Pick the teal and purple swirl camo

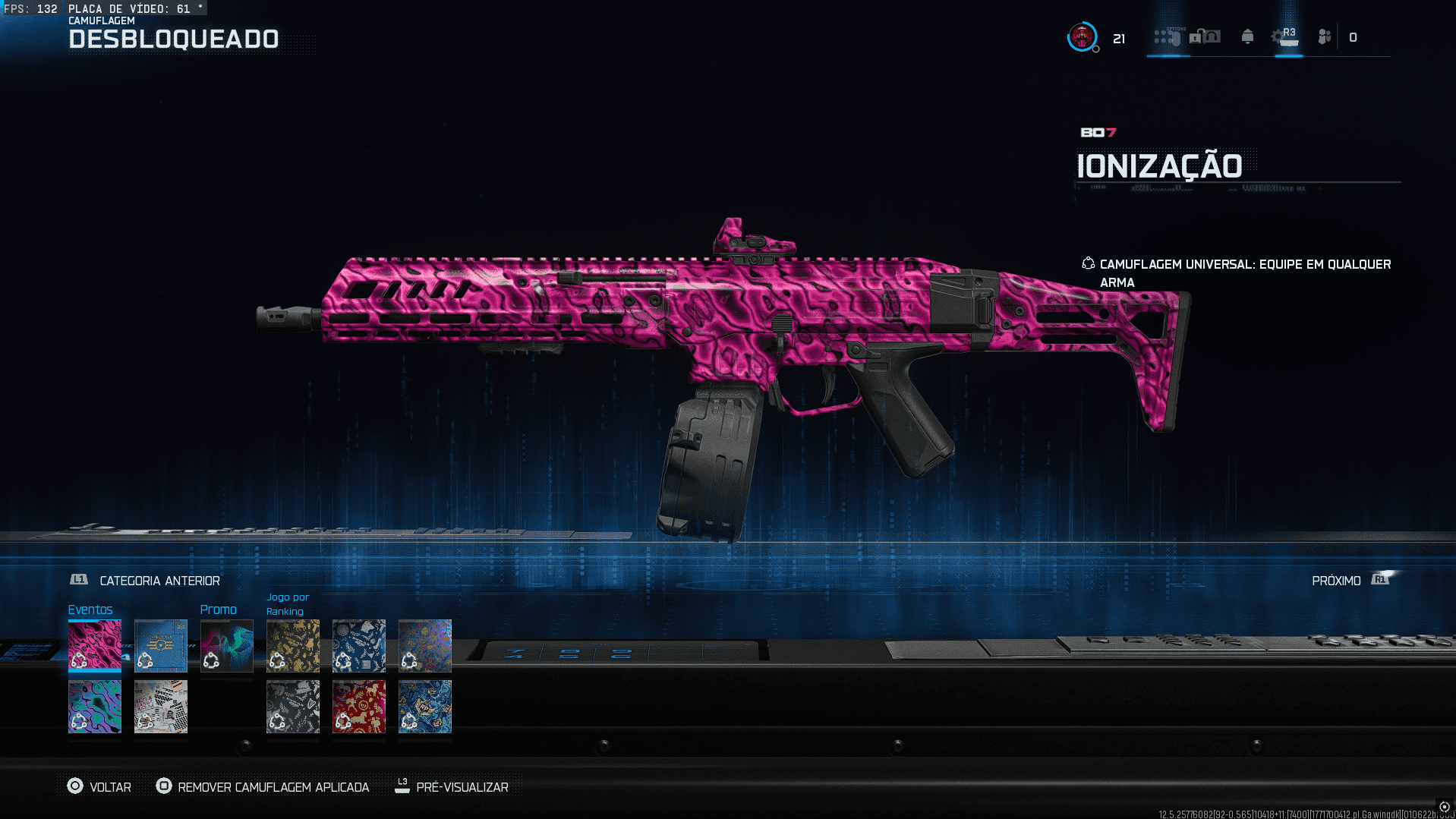pyautogui.click(x=95, y=706)
